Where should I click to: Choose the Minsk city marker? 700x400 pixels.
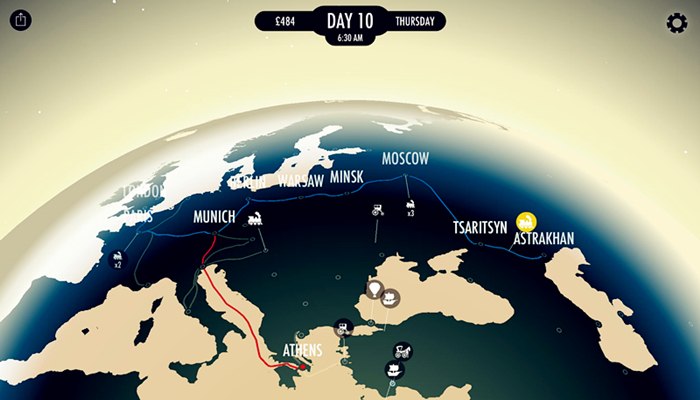point(346,177)
